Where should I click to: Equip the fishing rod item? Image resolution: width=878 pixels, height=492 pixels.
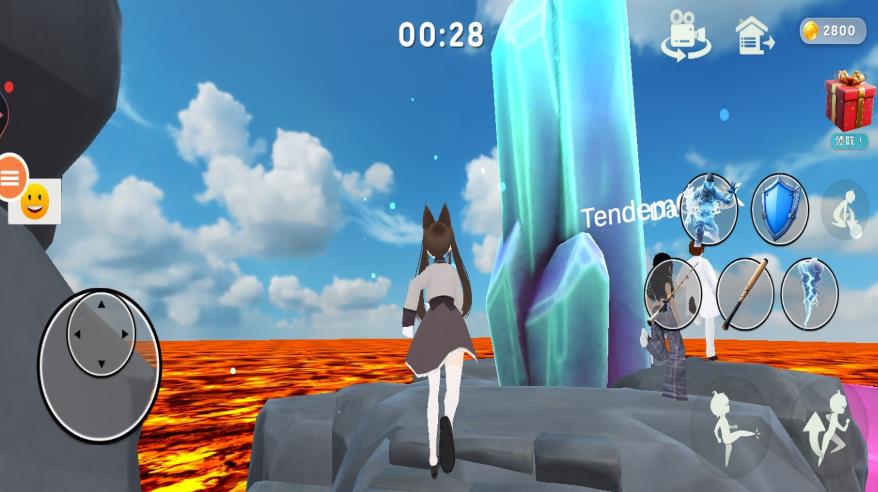[x=673, y=293]
